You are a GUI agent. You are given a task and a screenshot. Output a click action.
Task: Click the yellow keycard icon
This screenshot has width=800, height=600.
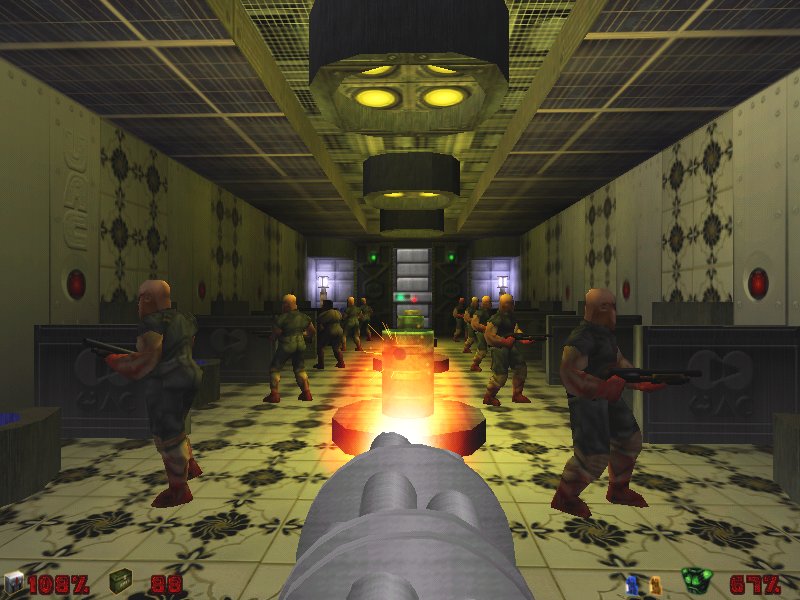click(x=655, y=583)
